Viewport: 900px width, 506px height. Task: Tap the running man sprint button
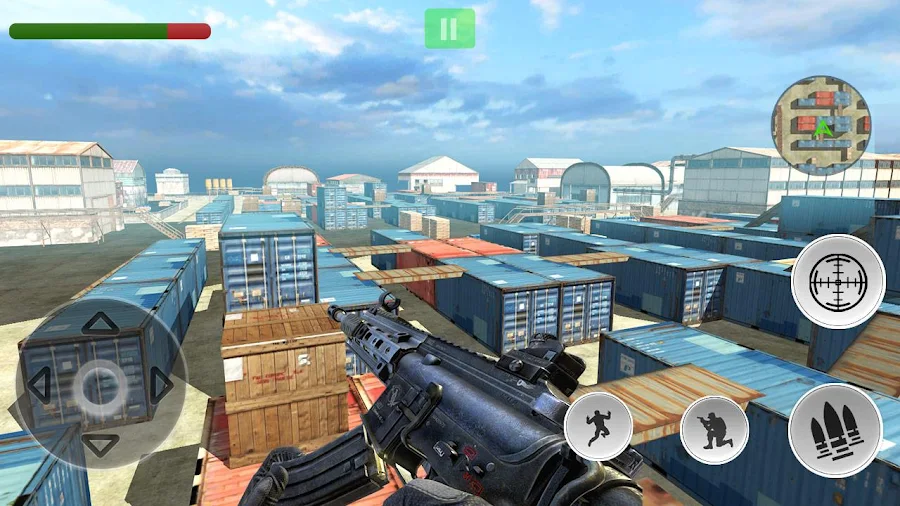tap(598, 424)
